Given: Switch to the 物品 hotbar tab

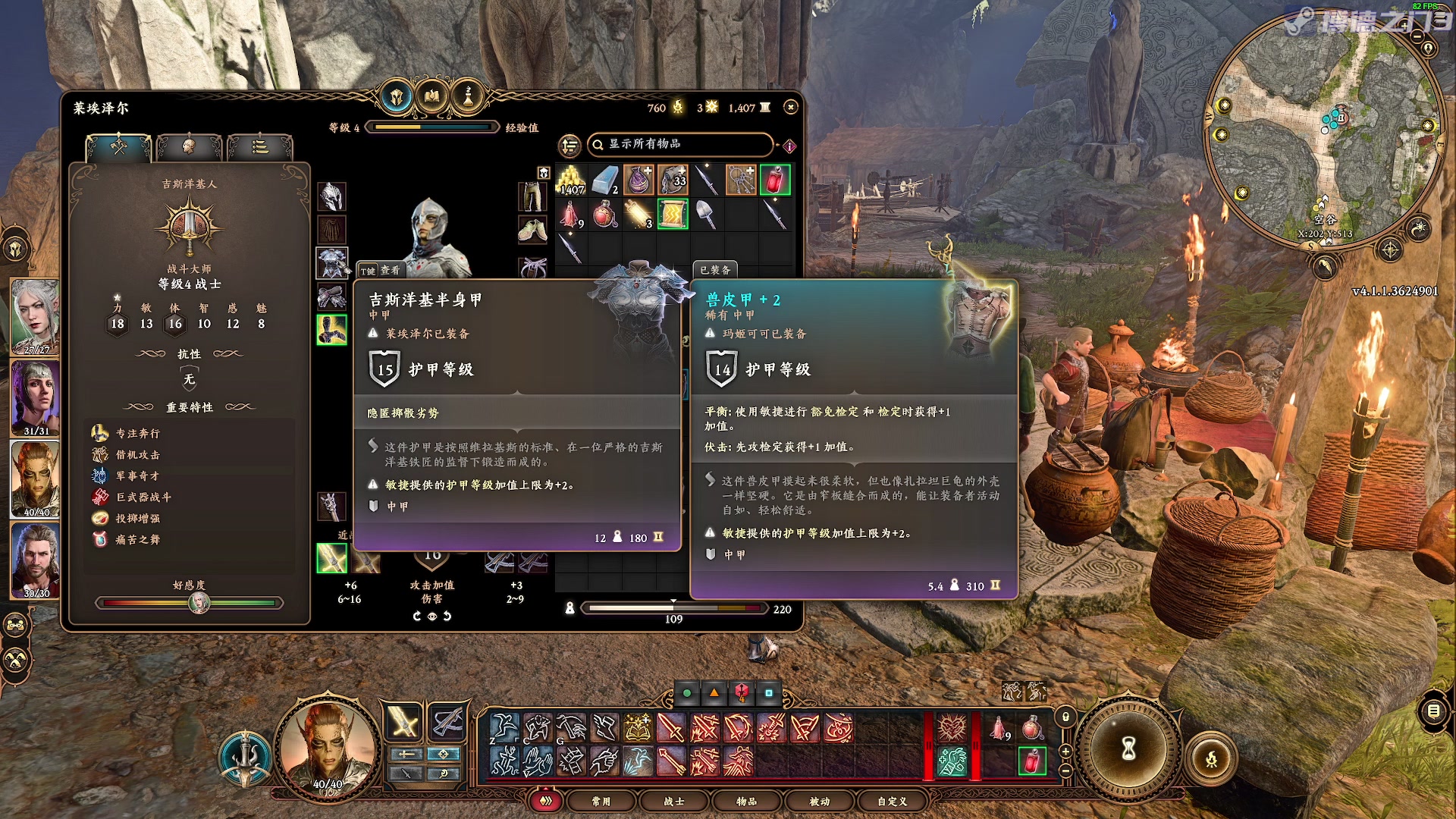Looking at the screenshot, I should click(746, 801).
